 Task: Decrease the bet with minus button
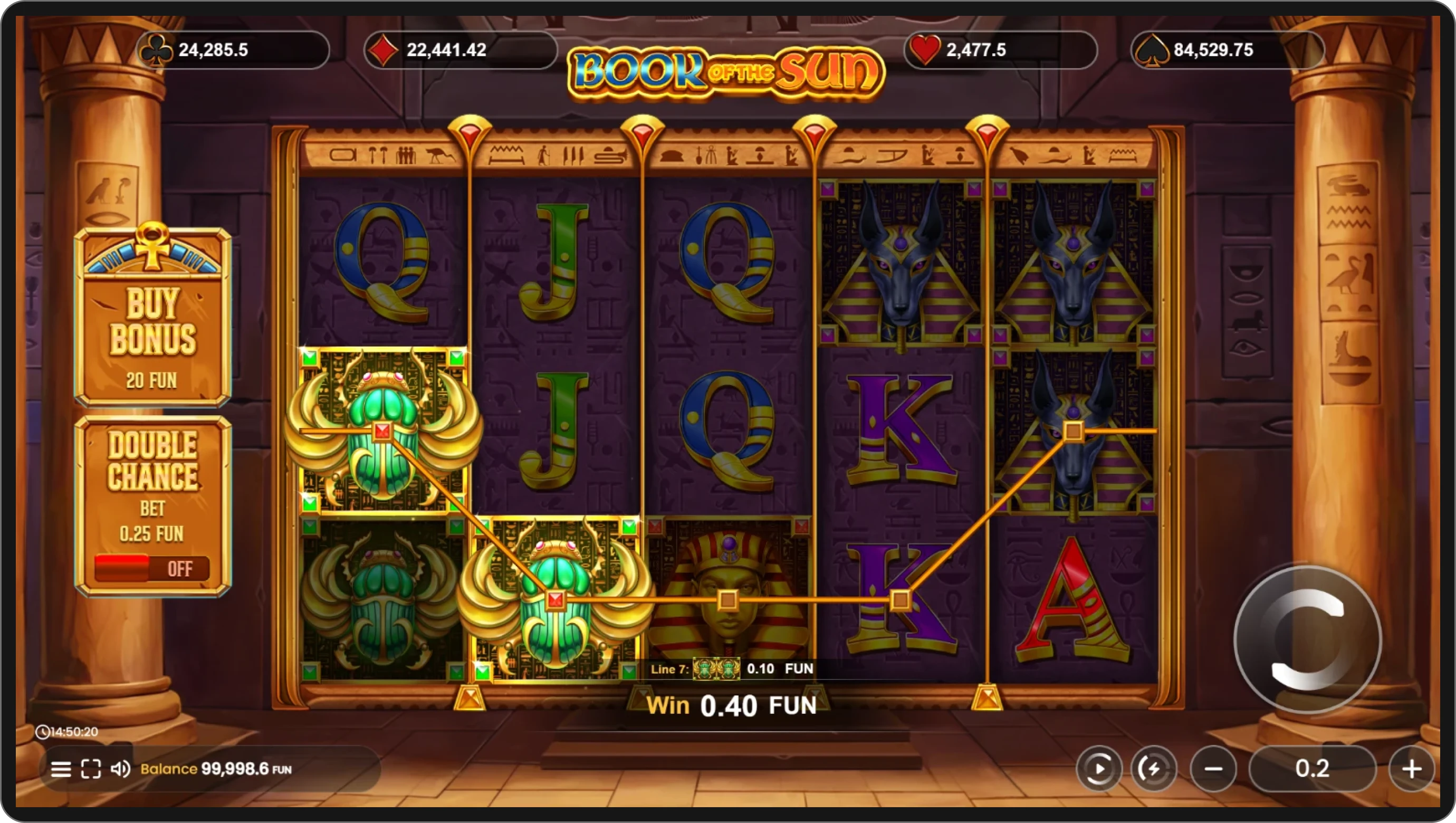(1213, 769)
